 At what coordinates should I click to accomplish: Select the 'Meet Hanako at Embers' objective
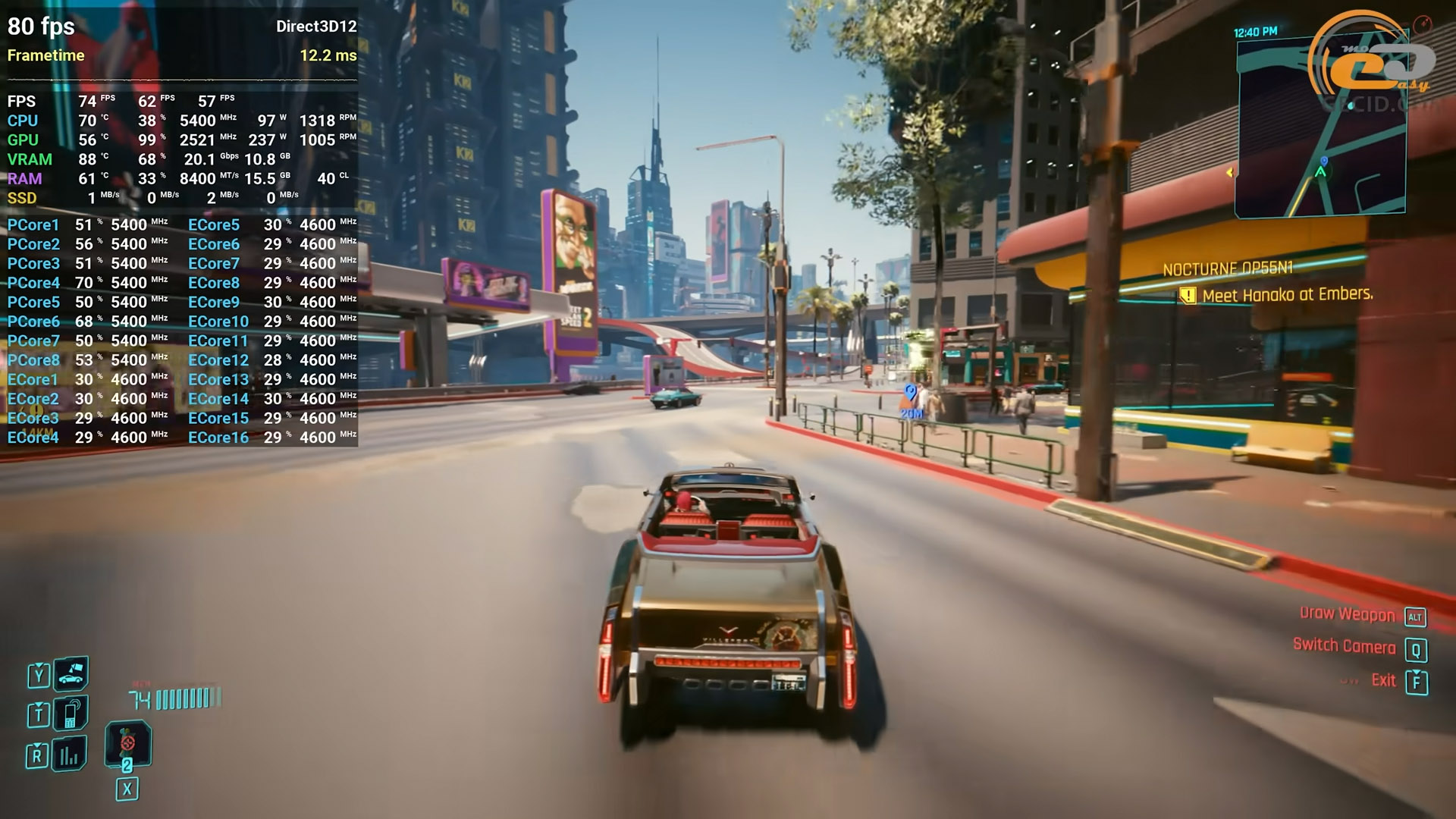1287,295
